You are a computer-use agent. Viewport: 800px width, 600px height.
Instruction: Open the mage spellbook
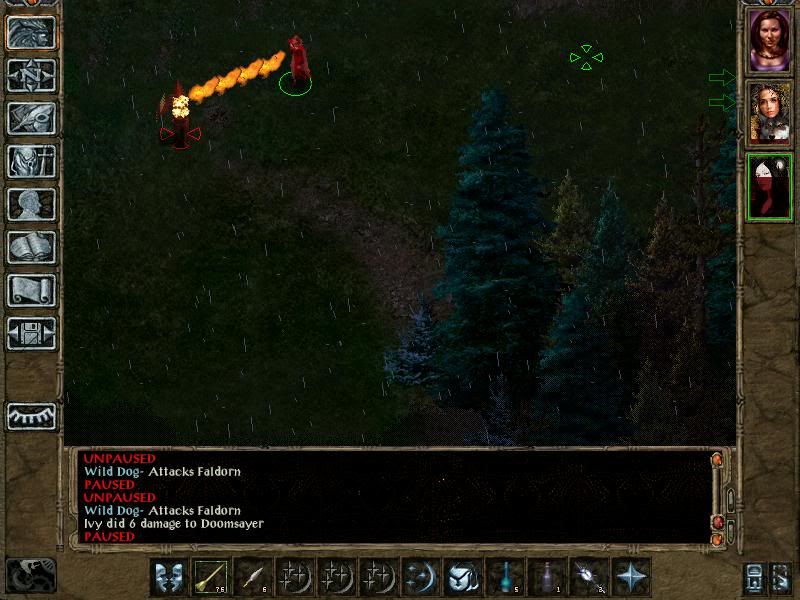[x=31, y=247]
